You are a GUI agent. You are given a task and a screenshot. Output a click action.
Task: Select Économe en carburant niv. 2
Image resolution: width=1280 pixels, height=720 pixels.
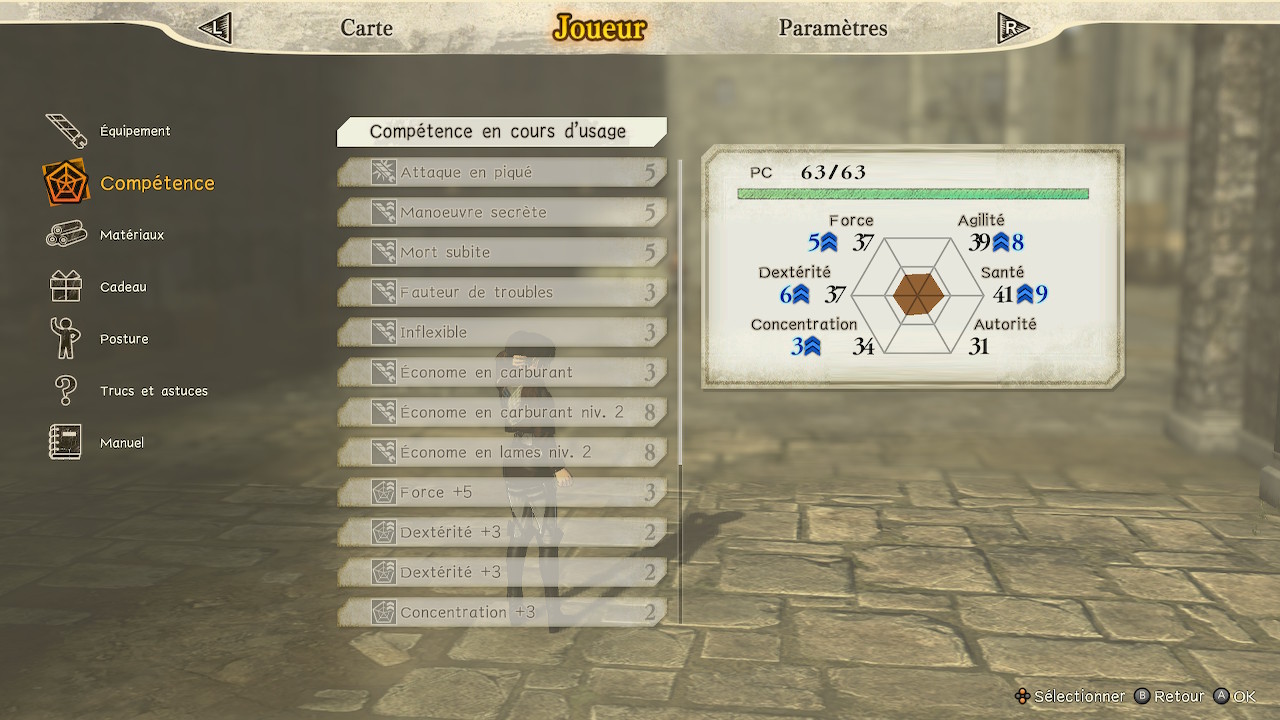click(502, 412)
